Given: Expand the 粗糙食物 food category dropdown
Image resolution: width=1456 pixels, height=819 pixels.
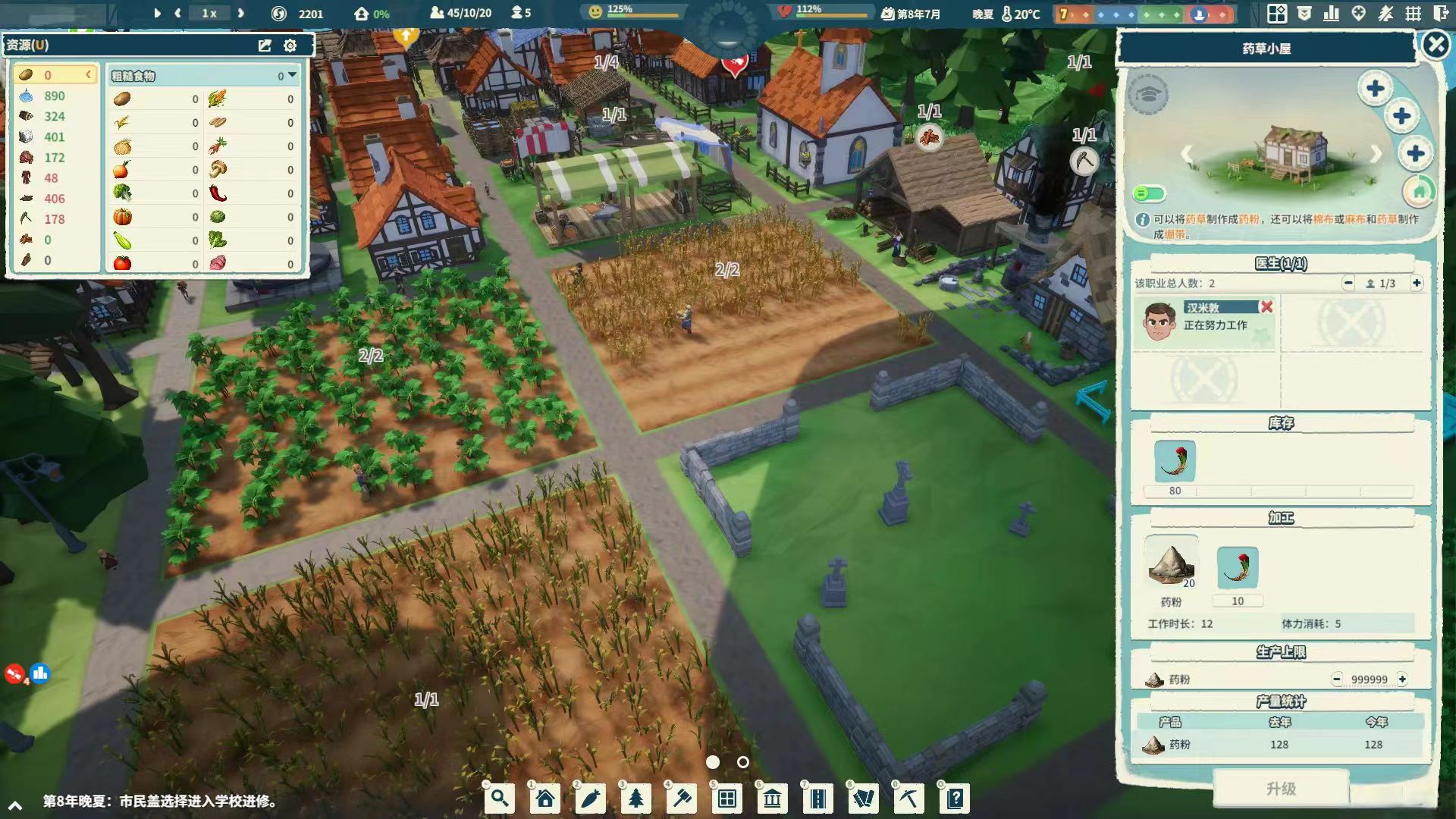Looking at the screenshot, I should (292, 75).
